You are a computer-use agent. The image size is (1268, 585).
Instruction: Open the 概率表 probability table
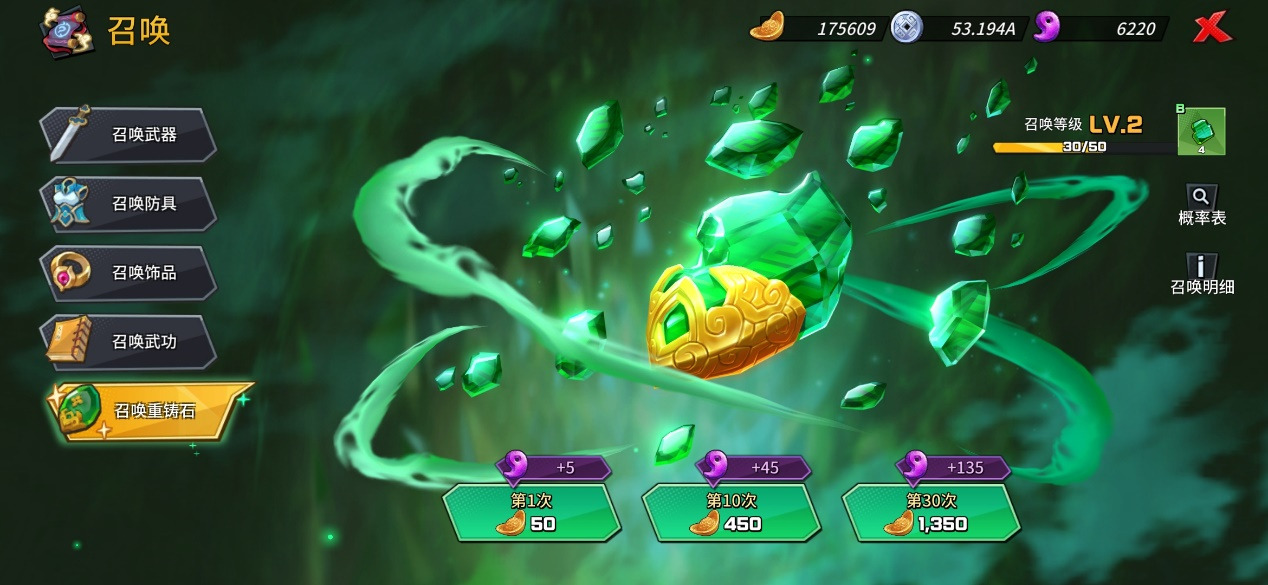[x=1202, y=205]
